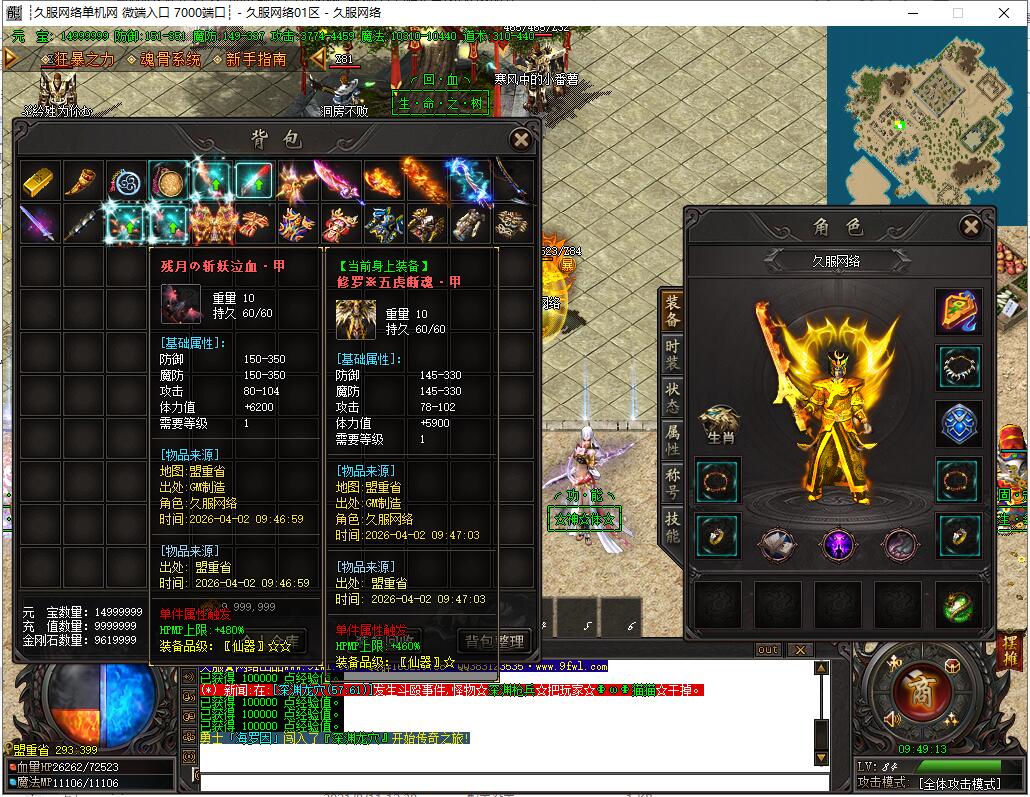Select the blue shield medal slot
The height and width of the screenshot is (797, 1030).
[x=960, y=423]
